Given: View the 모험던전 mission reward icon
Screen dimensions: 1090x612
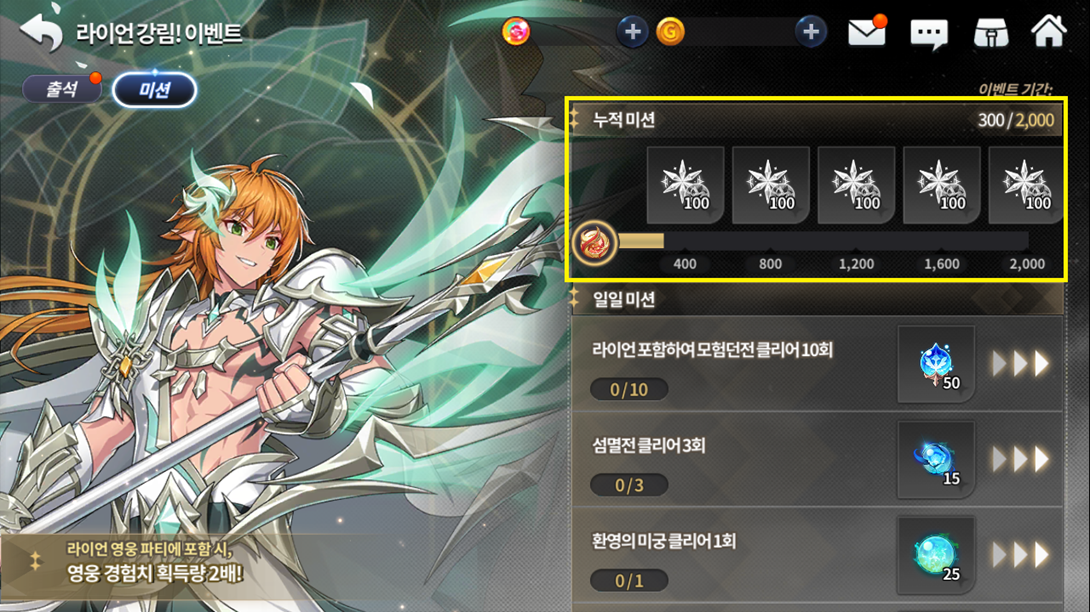Looking at the screenshot, I should [x=936, y=364].
